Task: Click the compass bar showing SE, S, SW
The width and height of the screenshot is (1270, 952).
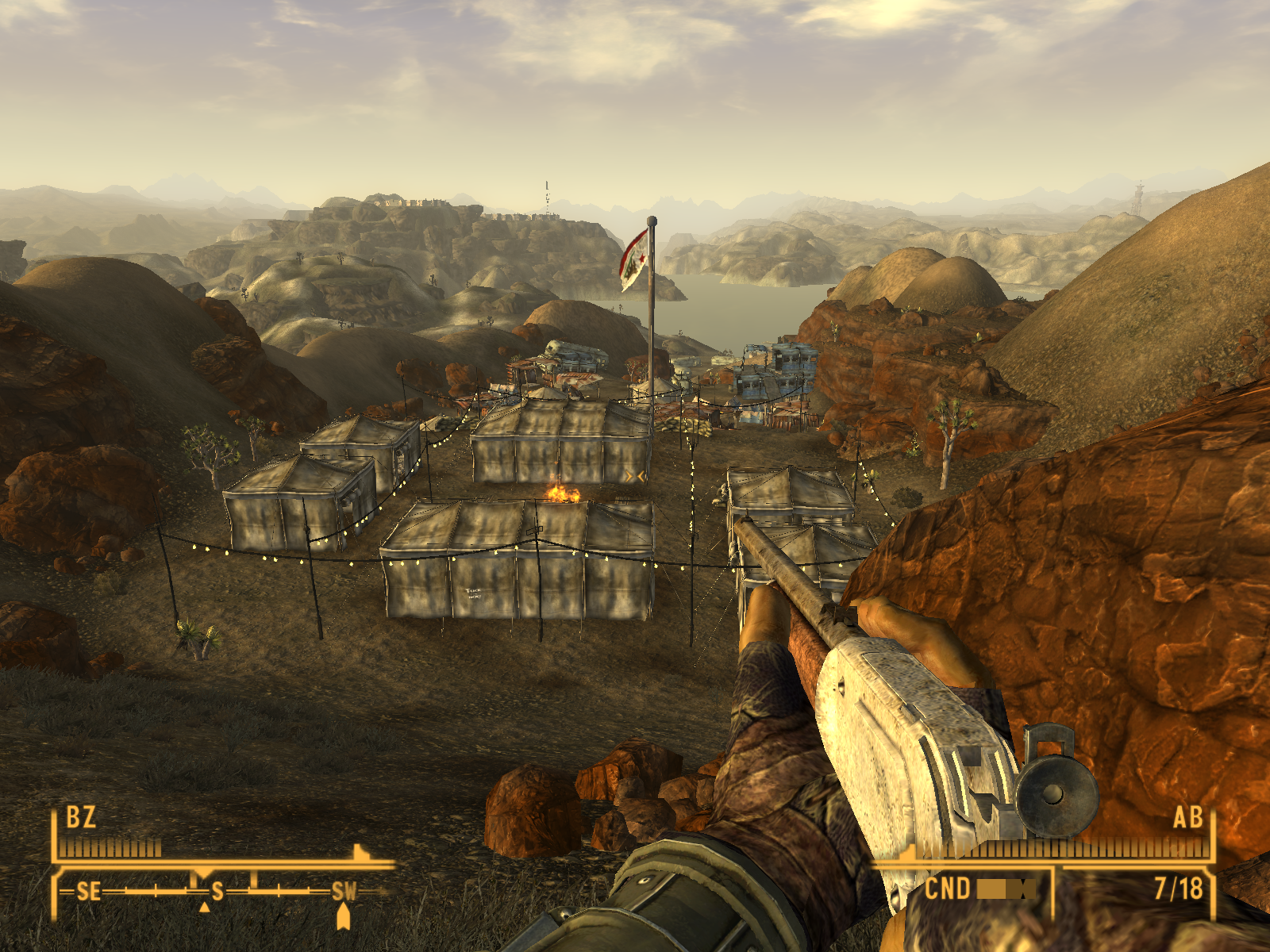Action: point(214,892)
